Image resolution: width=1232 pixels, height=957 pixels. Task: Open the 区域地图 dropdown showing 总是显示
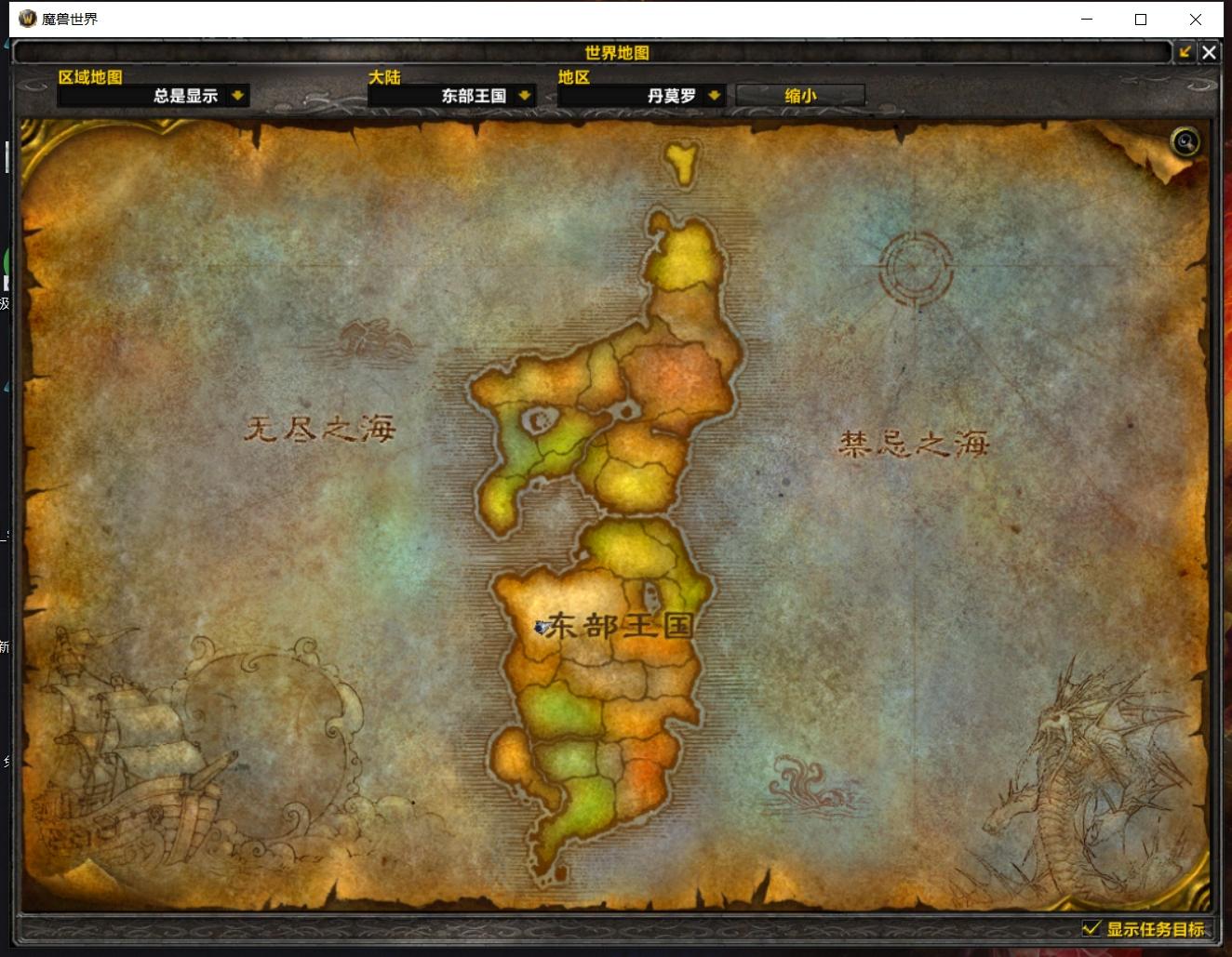point(238,95)
